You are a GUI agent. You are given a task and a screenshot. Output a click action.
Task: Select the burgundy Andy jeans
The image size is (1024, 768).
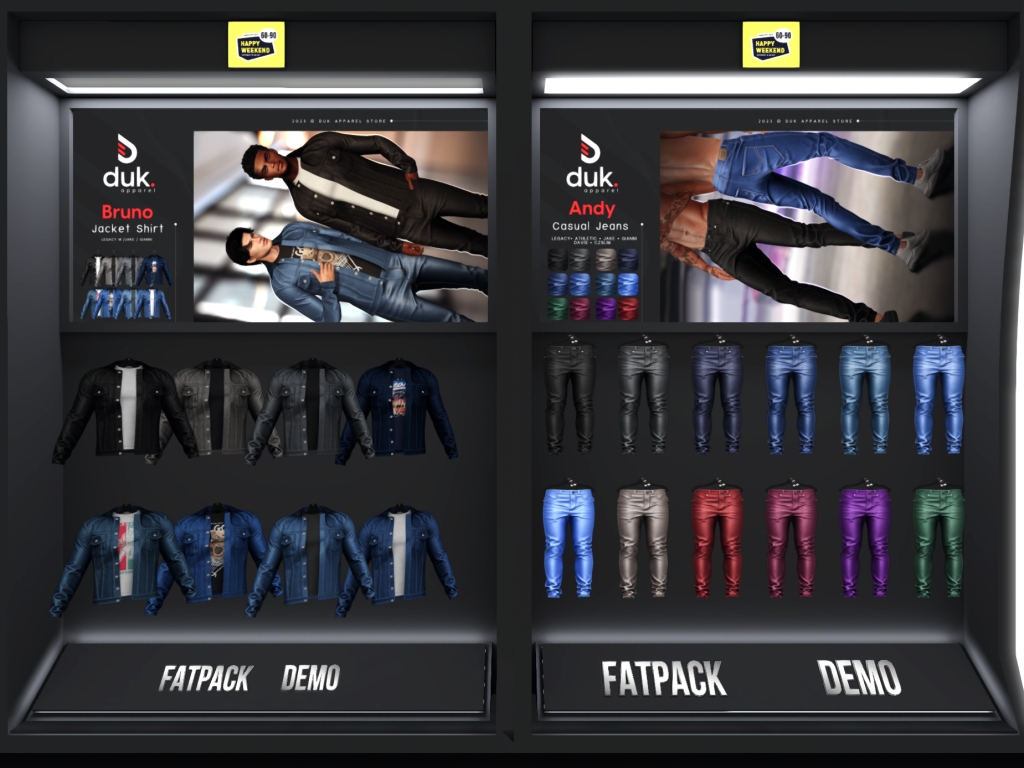coord(791,541)
